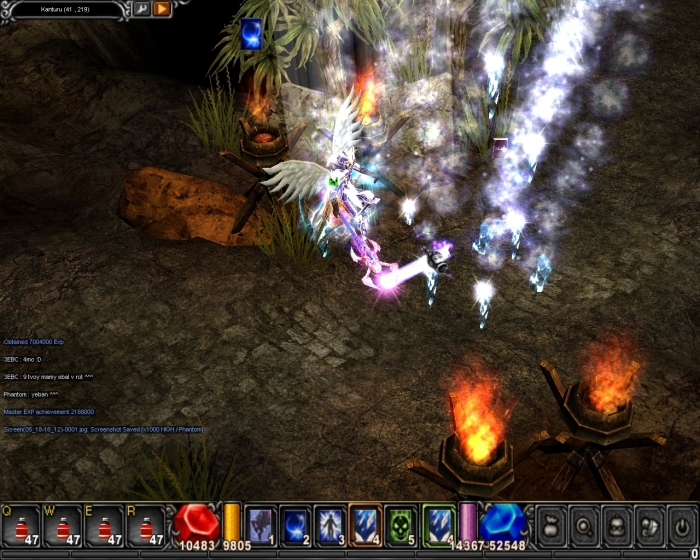The image size is (700, 560).
Task: Activate the blue orb skill in slot 2
Action: click(296, 524)
